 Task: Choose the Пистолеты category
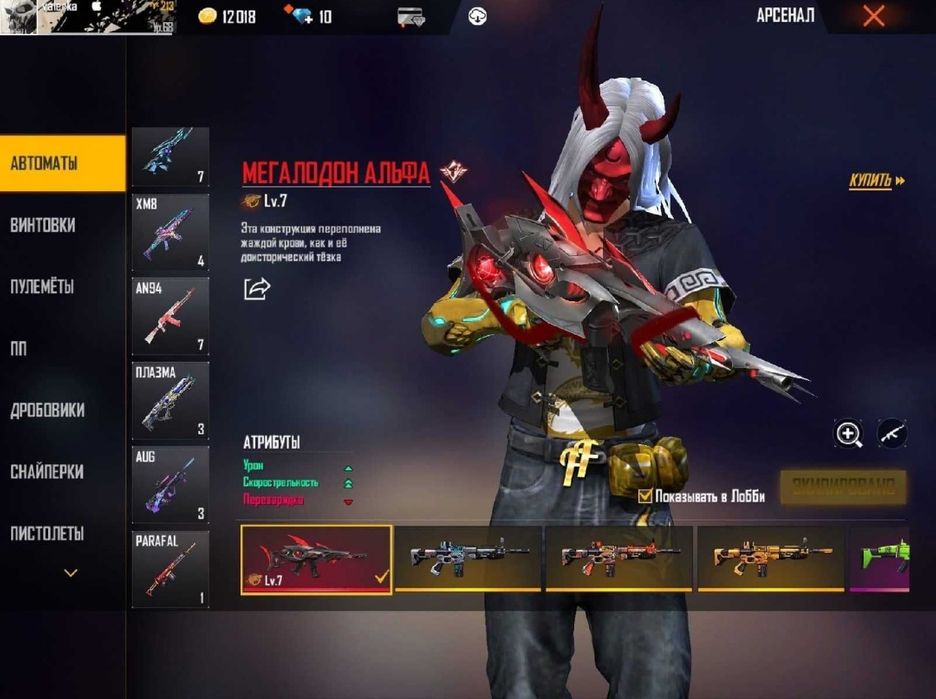[47, 533]
